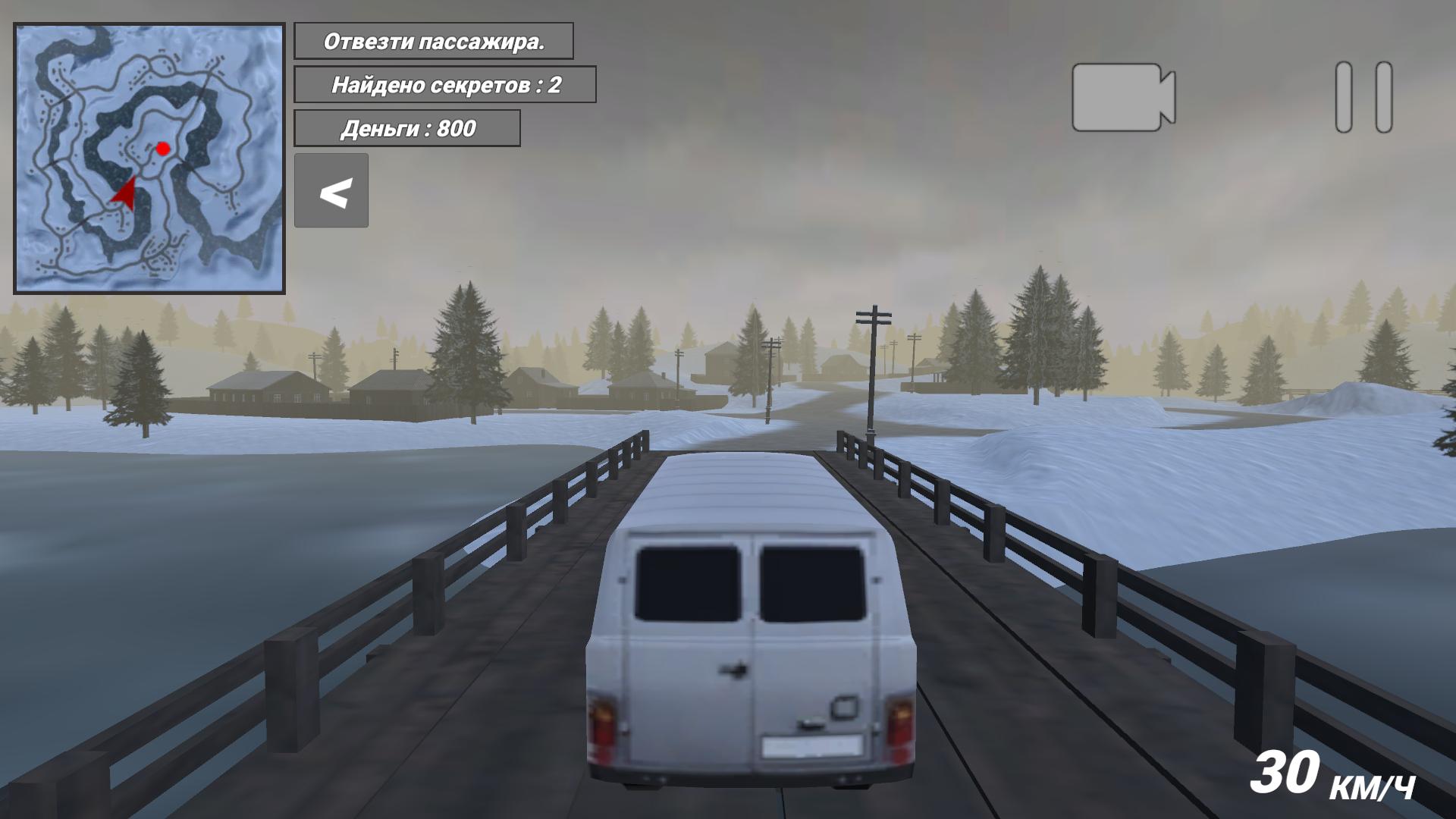Click the camera icon top right
Image resolution: width=1456 pixels, height=819 pixels.
(1122, 99)
